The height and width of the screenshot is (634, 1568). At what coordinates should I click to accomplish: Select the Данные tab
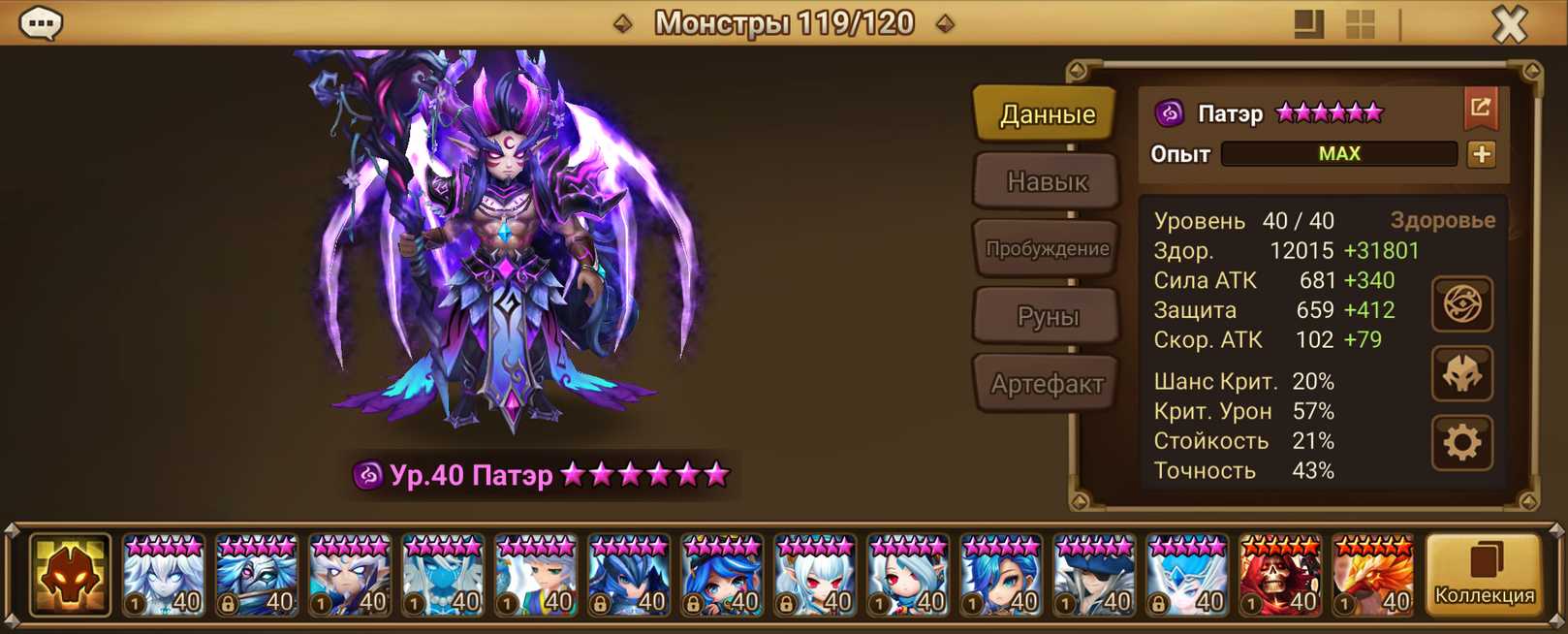click(1047, 114)
